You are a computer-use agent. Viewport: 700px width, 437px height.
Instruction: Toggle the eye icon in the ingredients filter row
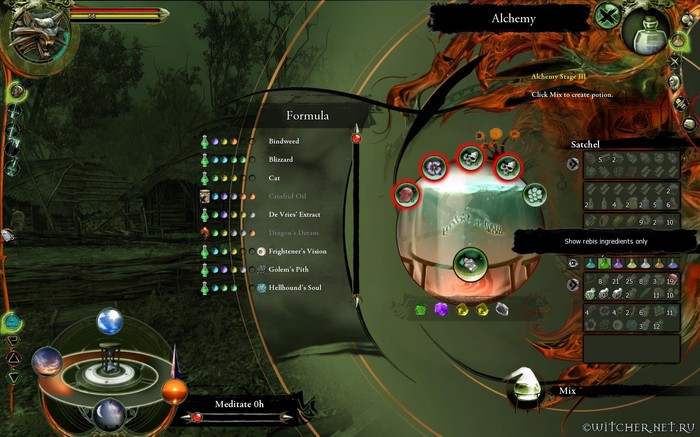click(573, 262)
